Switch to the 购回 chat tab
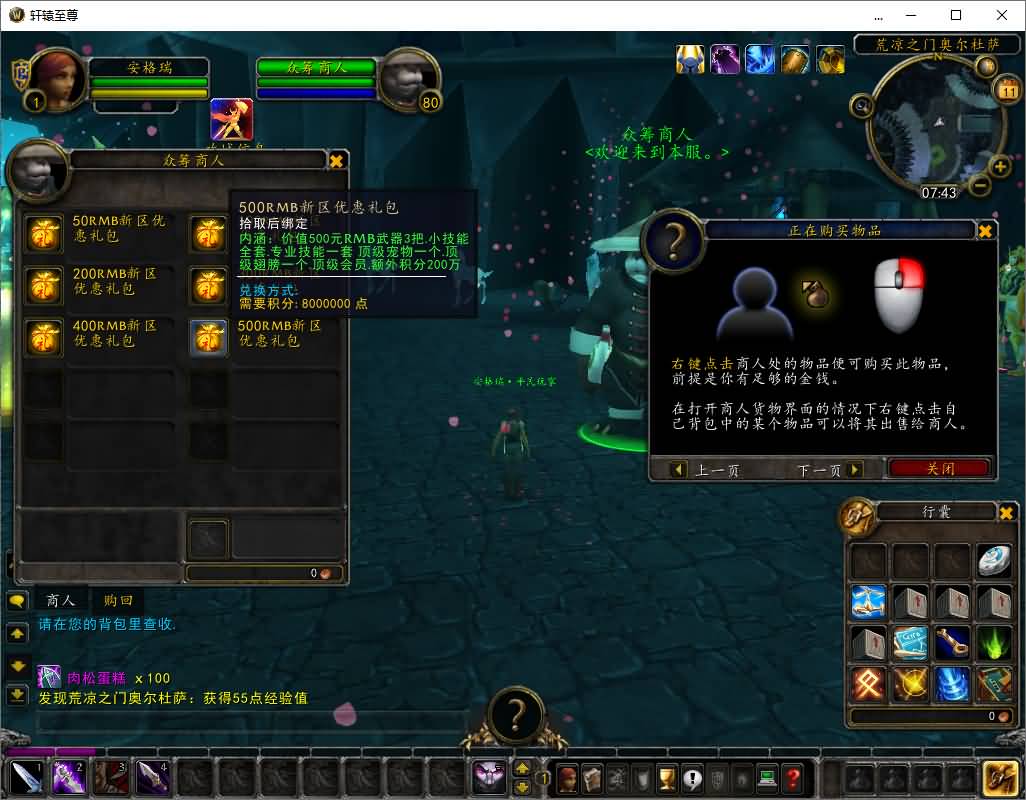 (118, 601)
